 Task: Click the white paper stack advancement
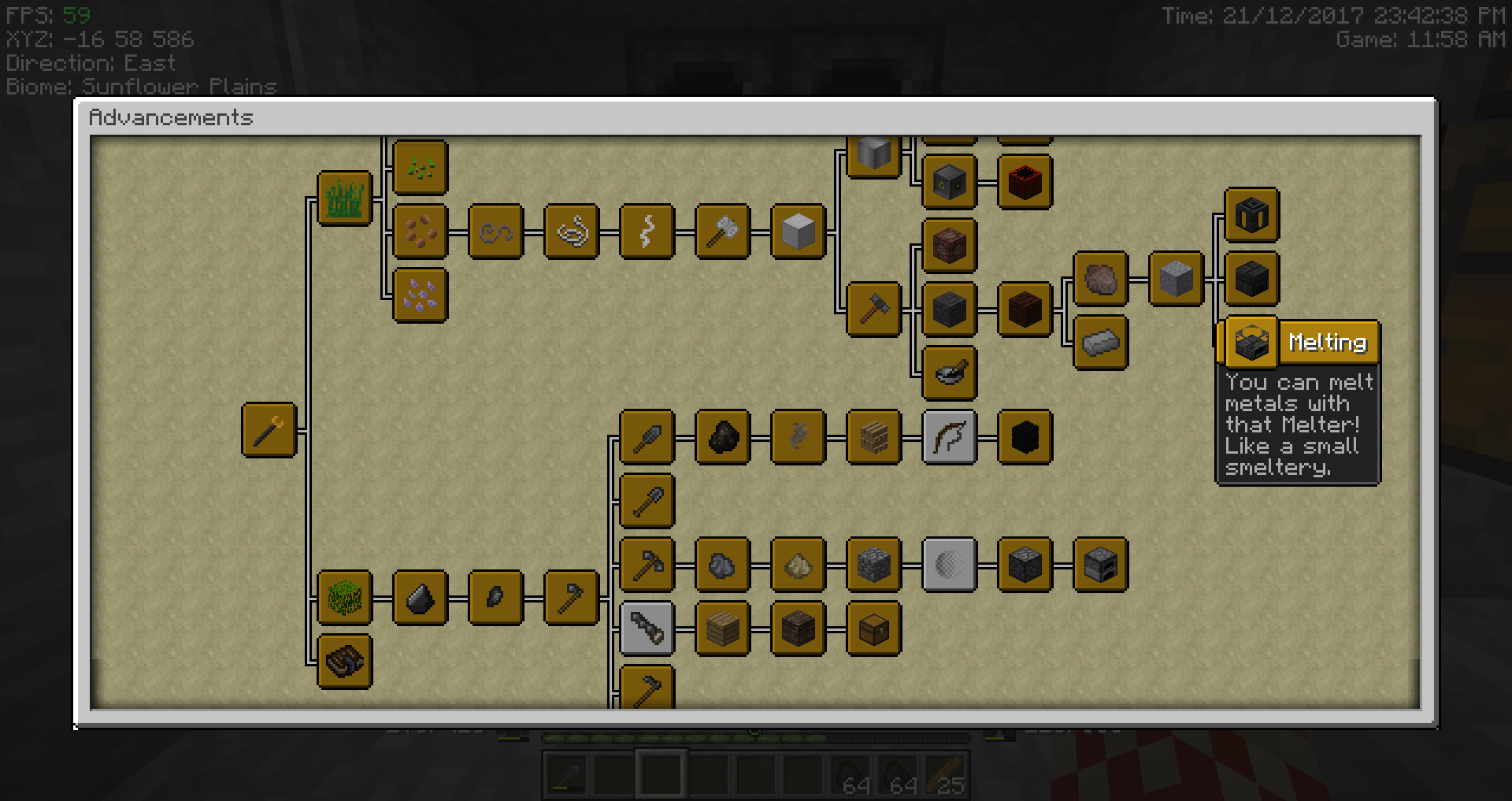799,230
